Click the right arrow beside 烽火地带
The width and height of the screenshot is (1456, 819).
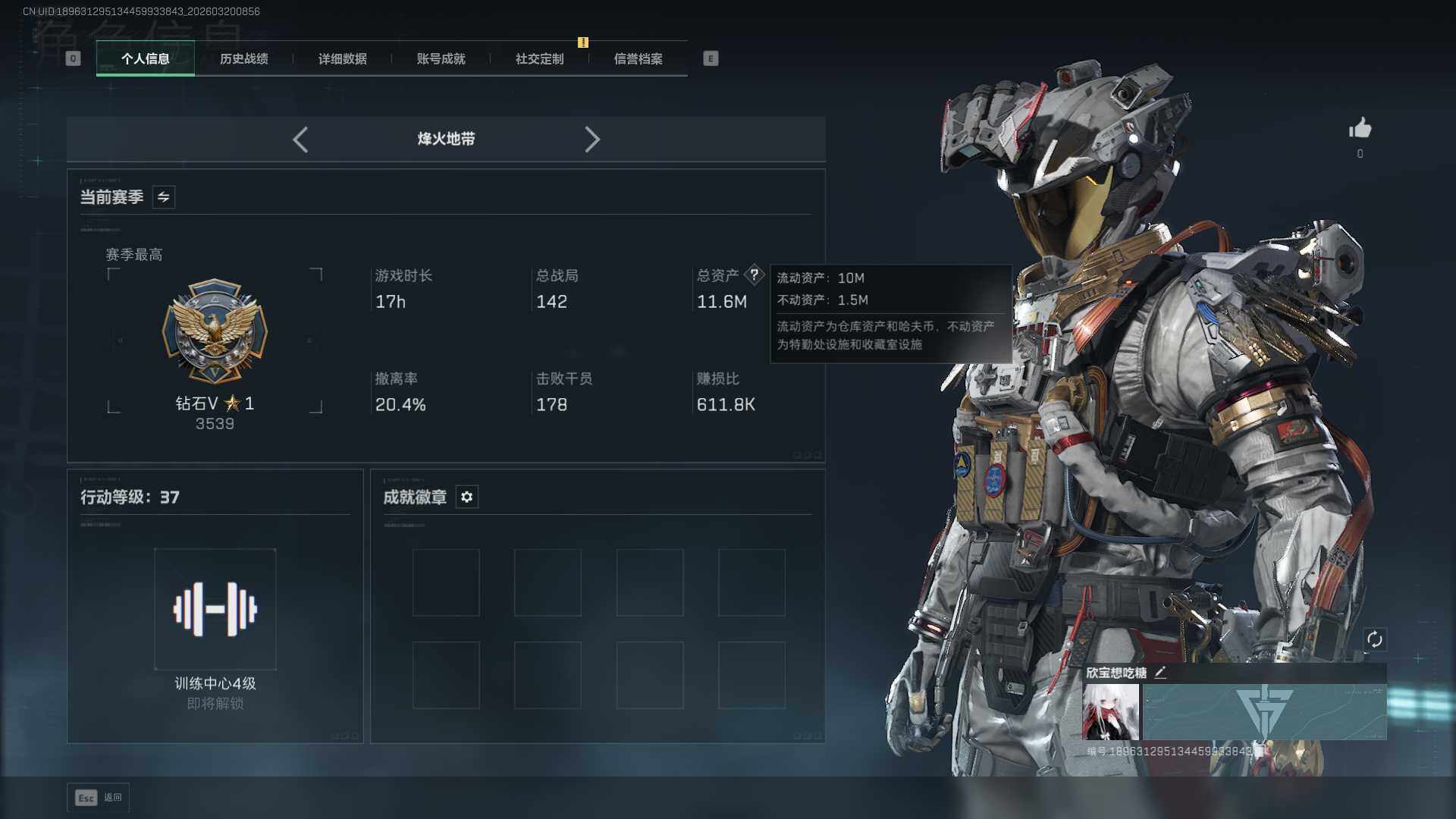pos(592,140)
